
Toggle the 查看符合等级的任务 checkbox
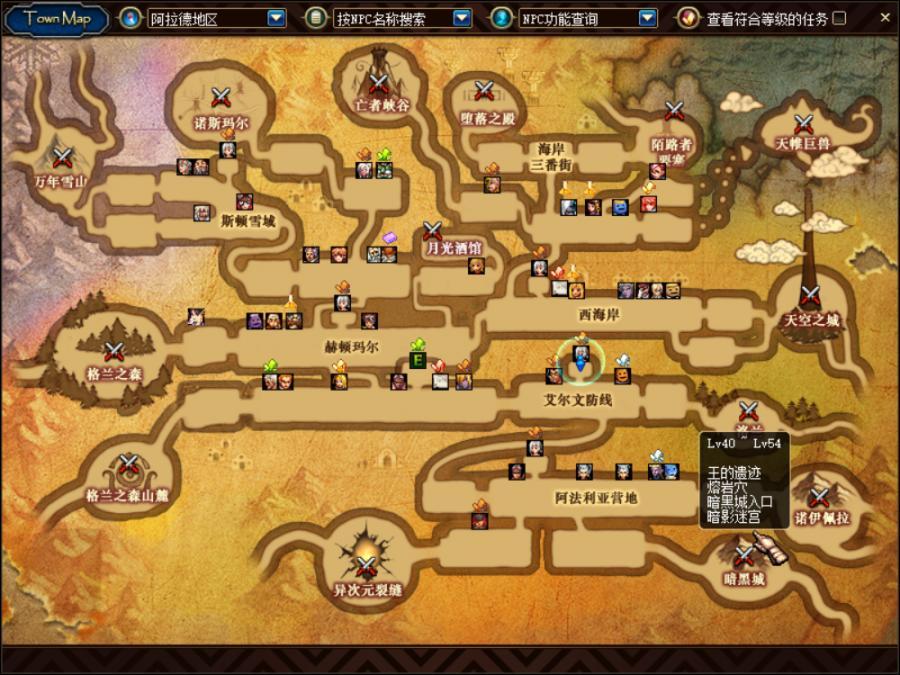pyautogui.click(x=839, y=18)
